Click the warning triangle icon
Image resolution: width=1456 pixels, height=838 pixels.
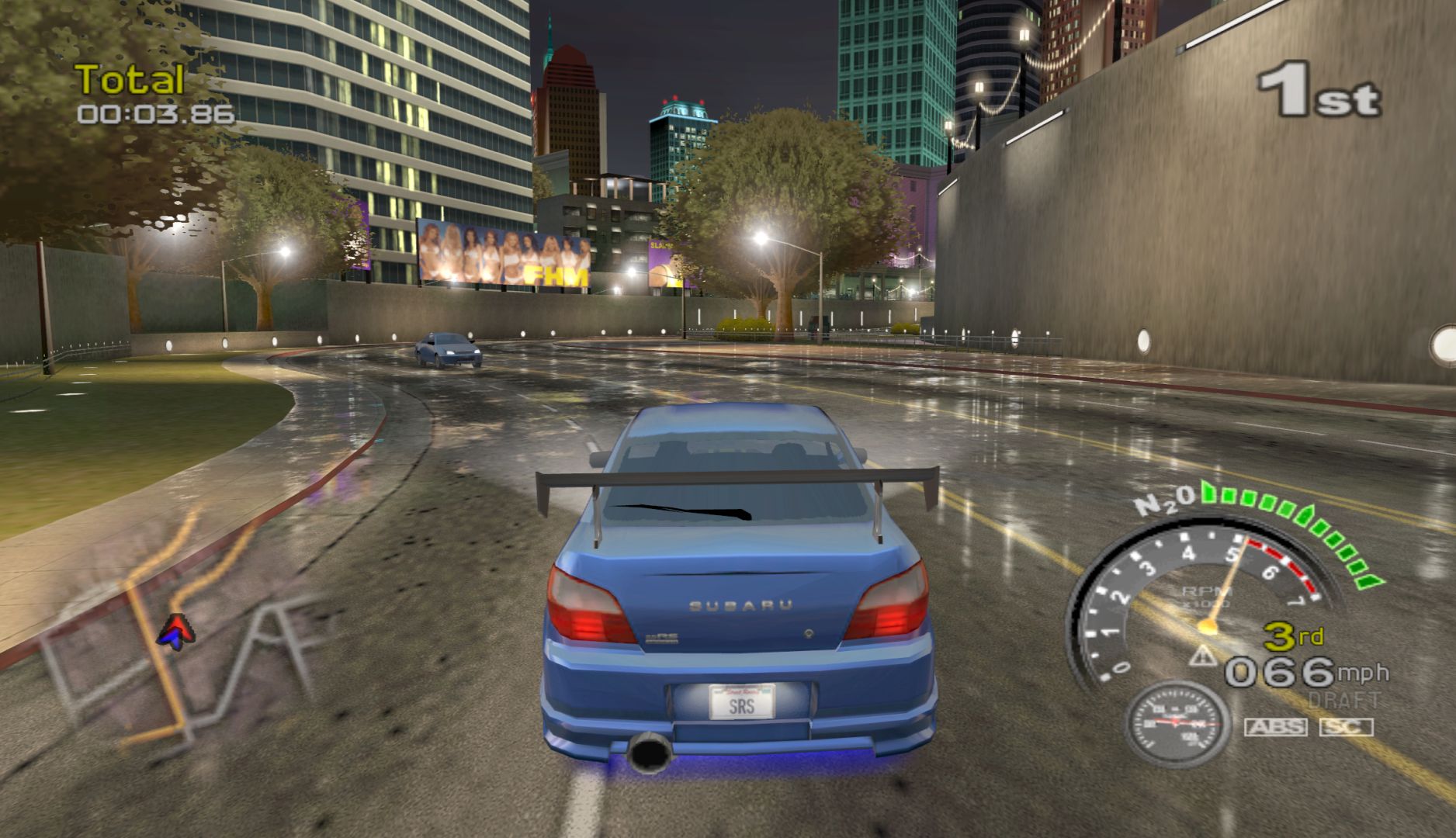point(1204,656)
